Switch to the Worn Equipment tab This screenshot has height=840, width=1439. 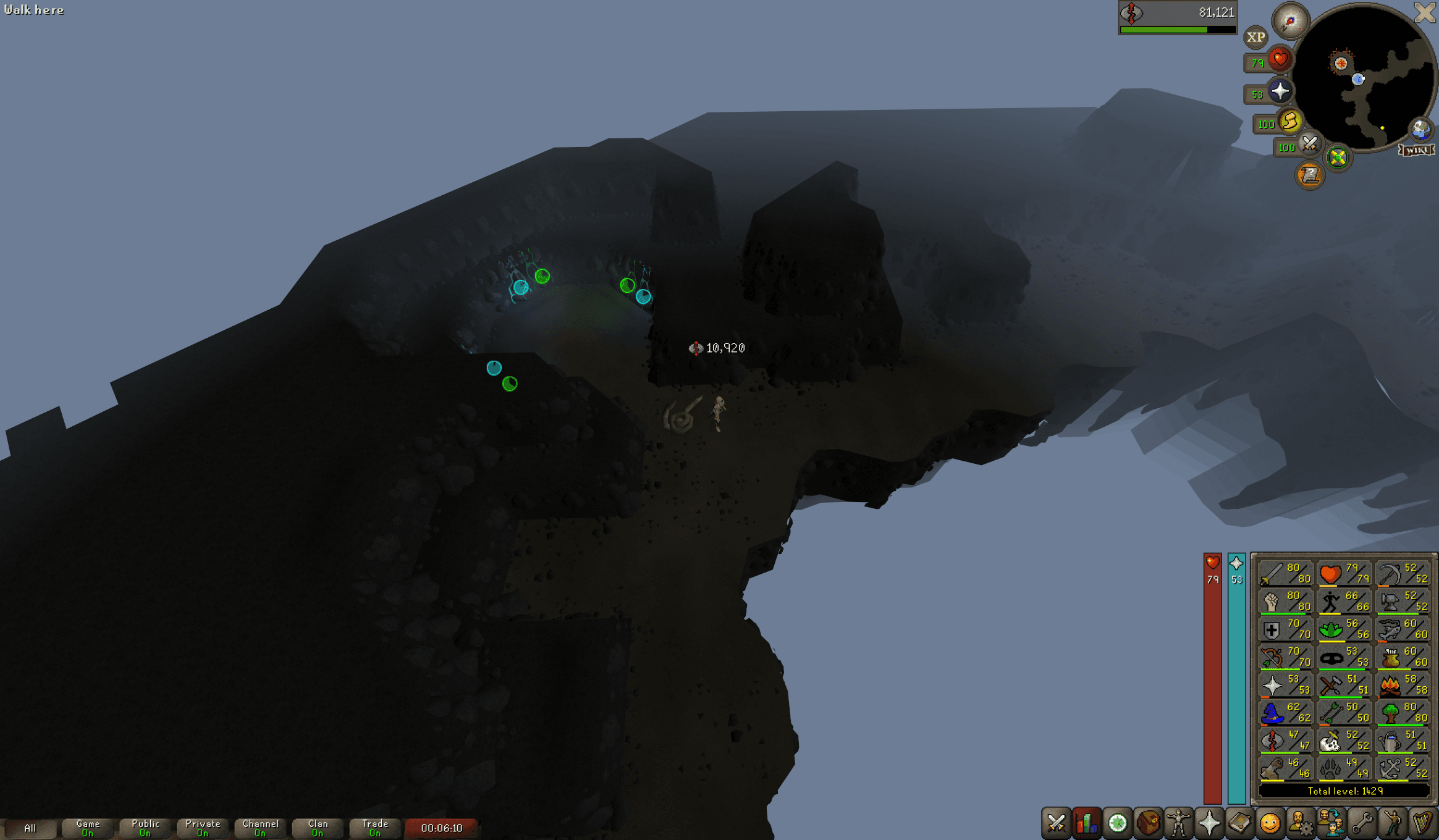click(1178, 823)
